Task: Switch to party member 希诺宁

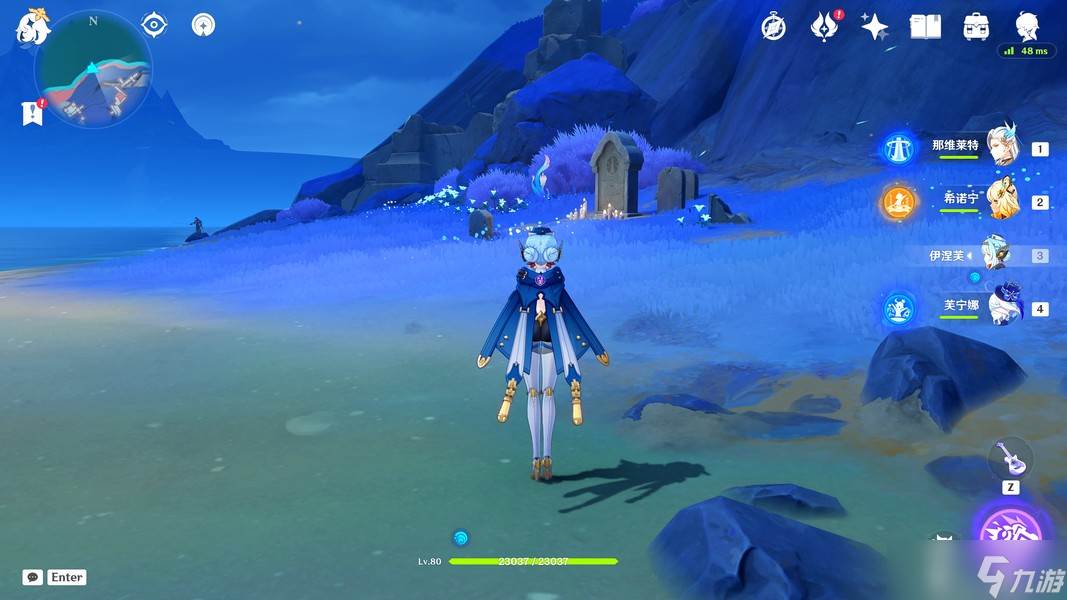Action: pyautogui.click(x=1001, y=201)
